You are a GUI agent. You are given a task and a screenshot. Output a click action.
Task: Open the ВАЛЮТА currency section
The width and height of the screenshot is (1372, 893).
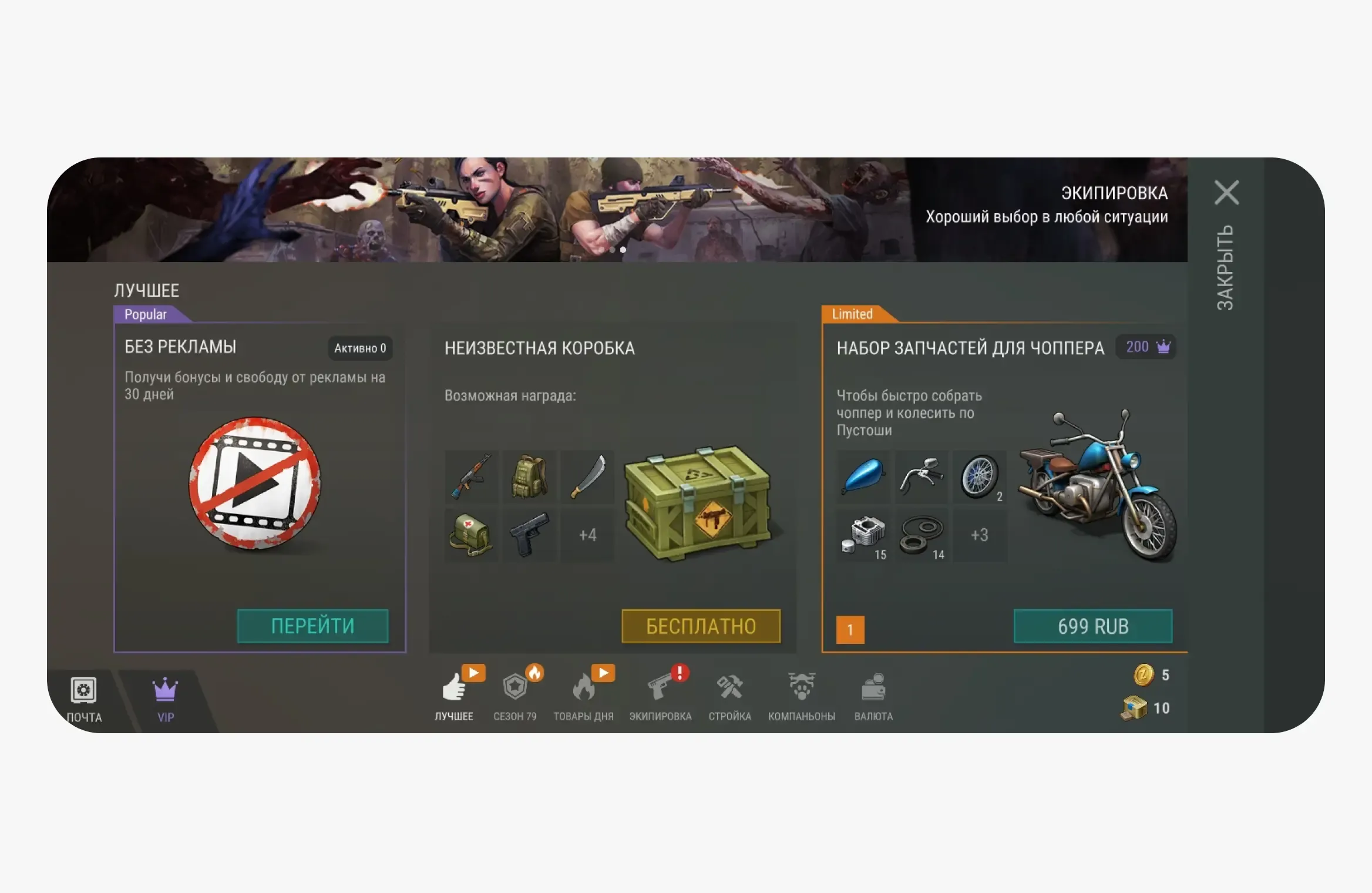[873, 693]
